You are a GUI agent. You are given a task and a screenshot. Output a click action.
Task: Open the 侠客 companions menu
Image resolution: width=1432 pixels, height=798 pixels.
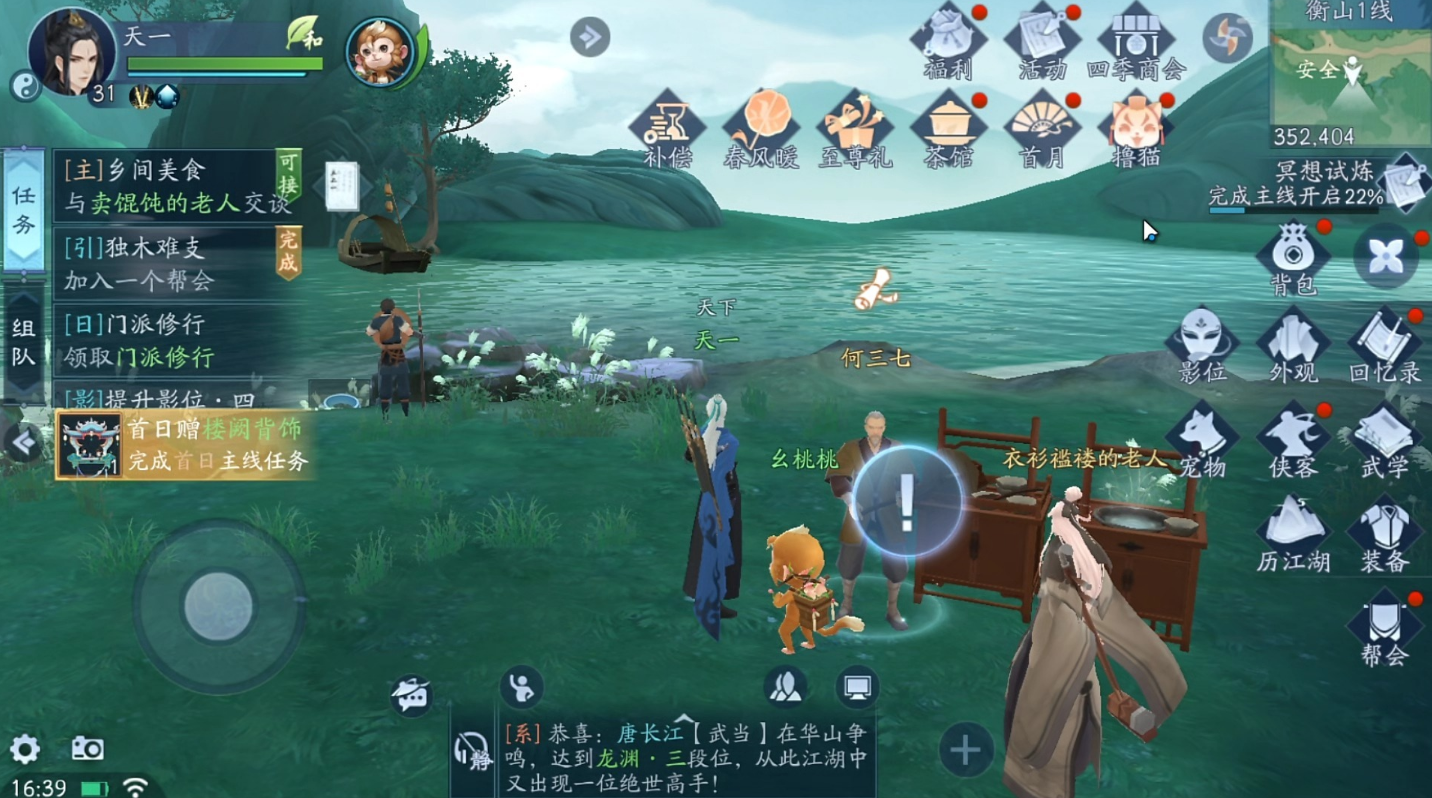1293,438
